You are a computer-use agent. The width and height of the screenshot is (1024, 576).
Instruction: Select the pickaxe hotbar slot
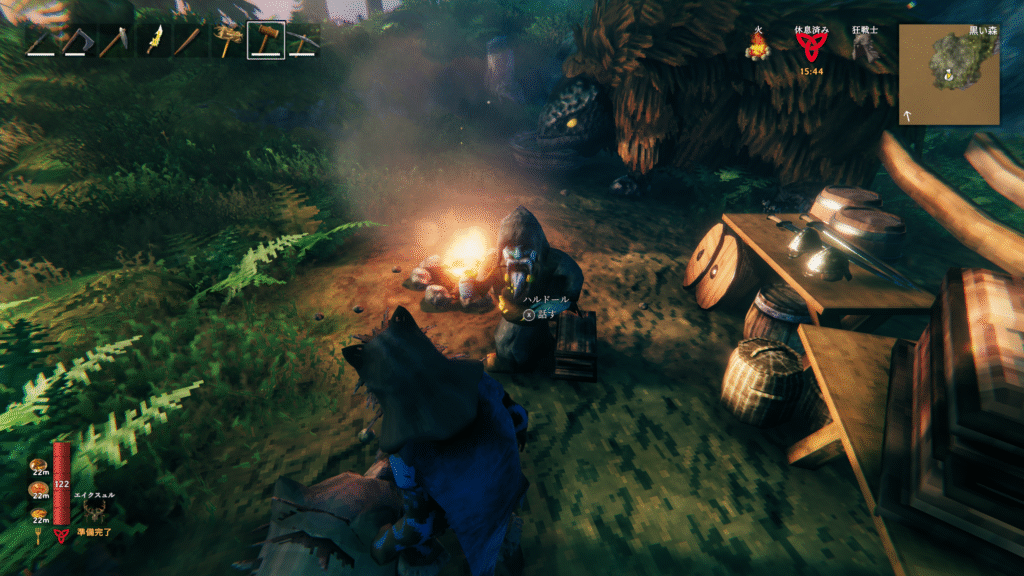click(303, 40)
